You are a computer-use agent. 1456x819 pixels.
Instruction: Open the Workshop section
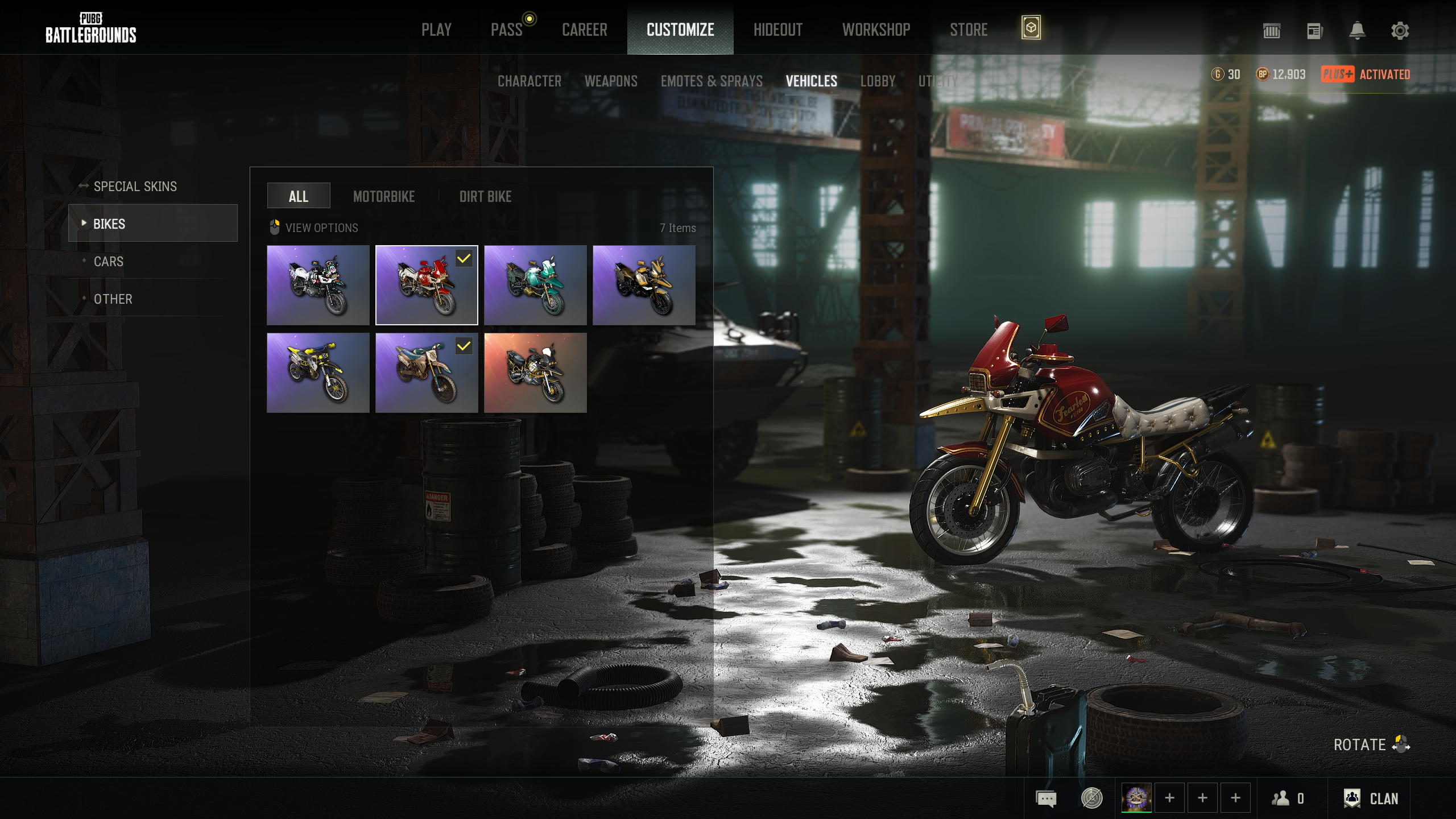tap(876, 30)
